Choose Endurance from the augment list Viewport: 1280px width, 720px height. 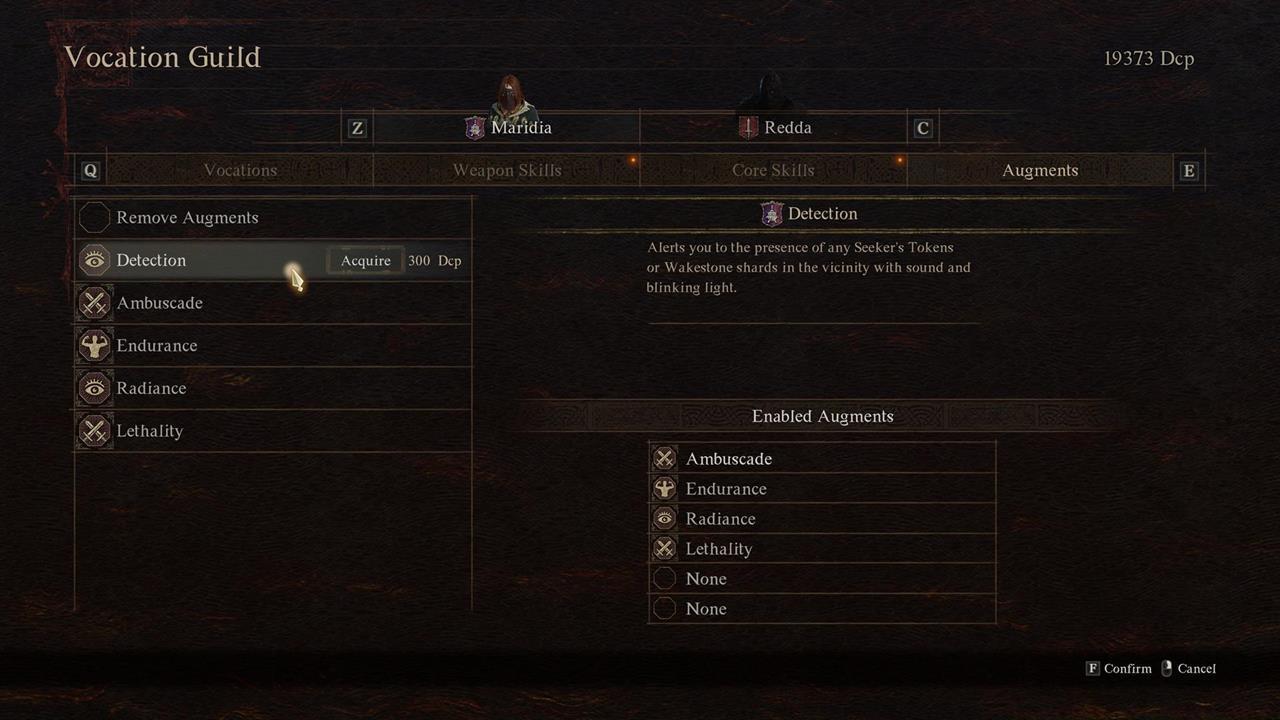pos(157,346)
